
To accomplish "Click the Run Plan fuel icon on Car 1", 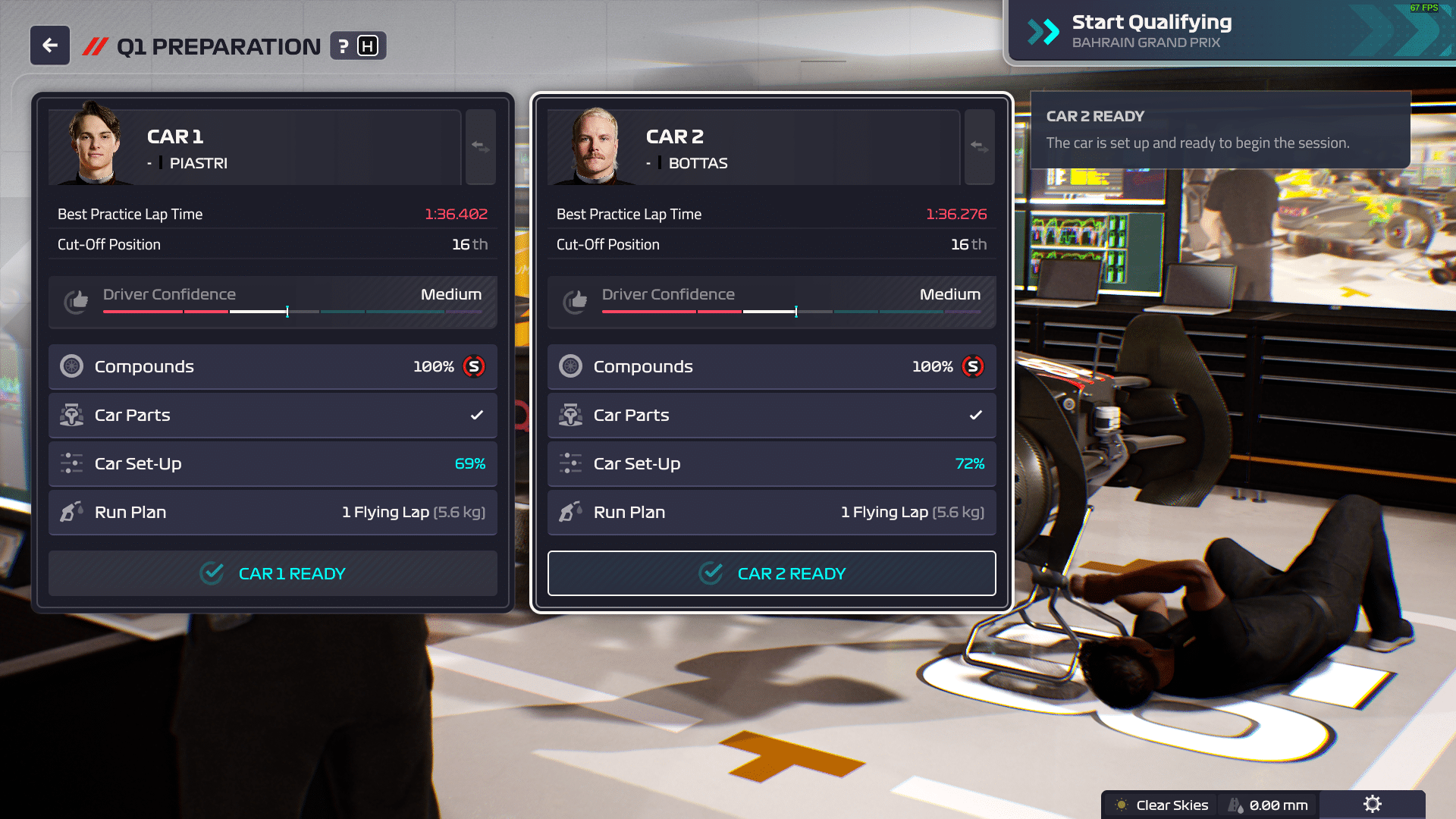I will pos(72,512).
